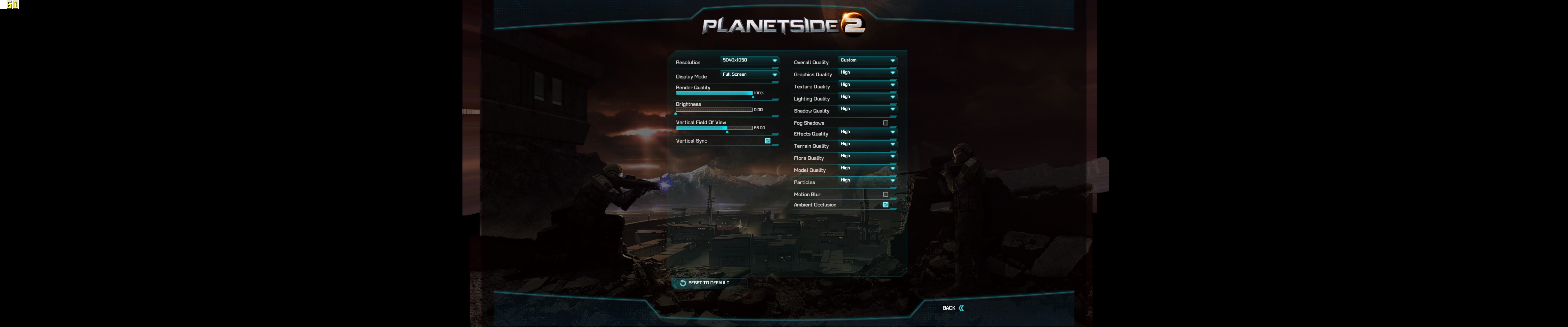Viewport: 1568px width, 327px height.
Task: Click the Resolution dropdown arrow icon
Action: (x=775, y=61)
